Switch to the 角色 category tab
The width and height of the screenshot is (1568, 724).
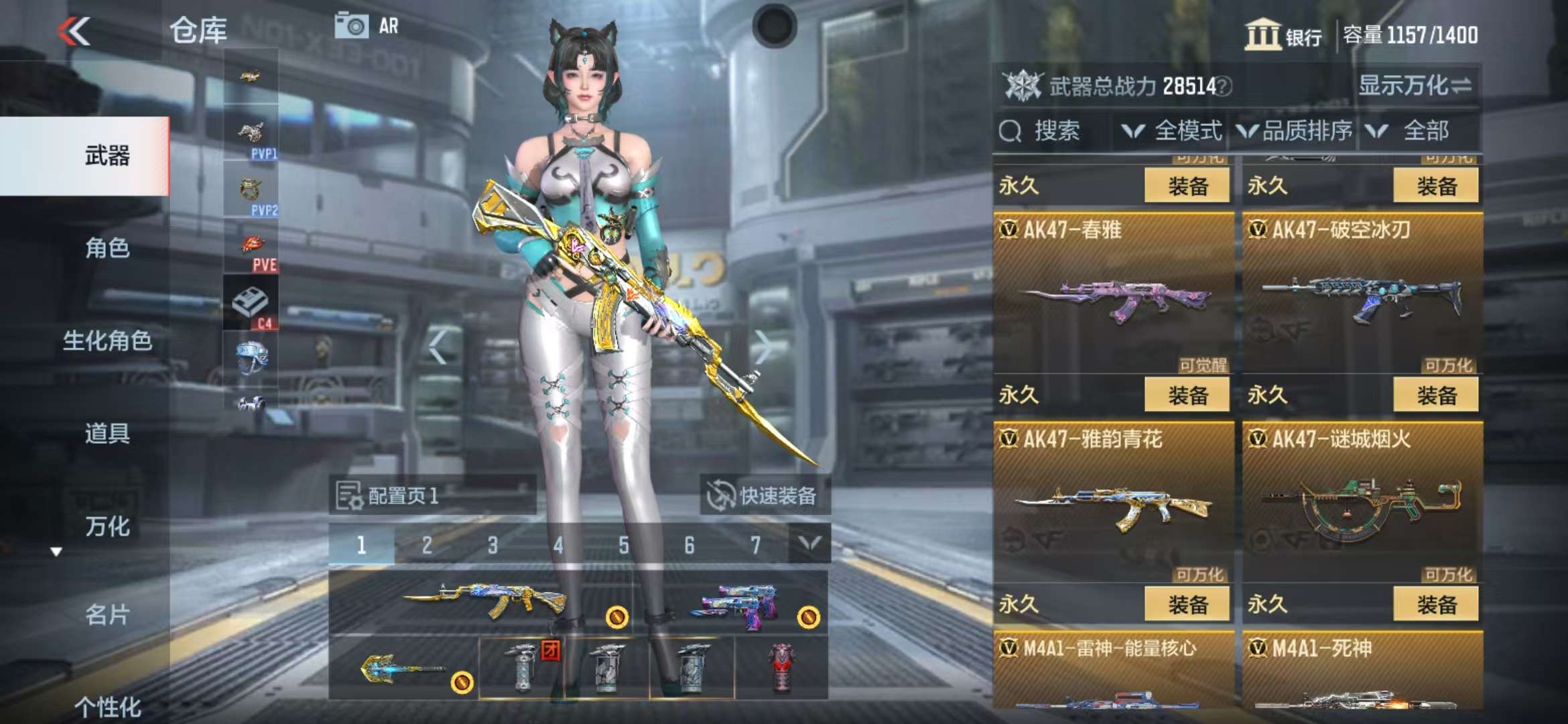point(107,248)
